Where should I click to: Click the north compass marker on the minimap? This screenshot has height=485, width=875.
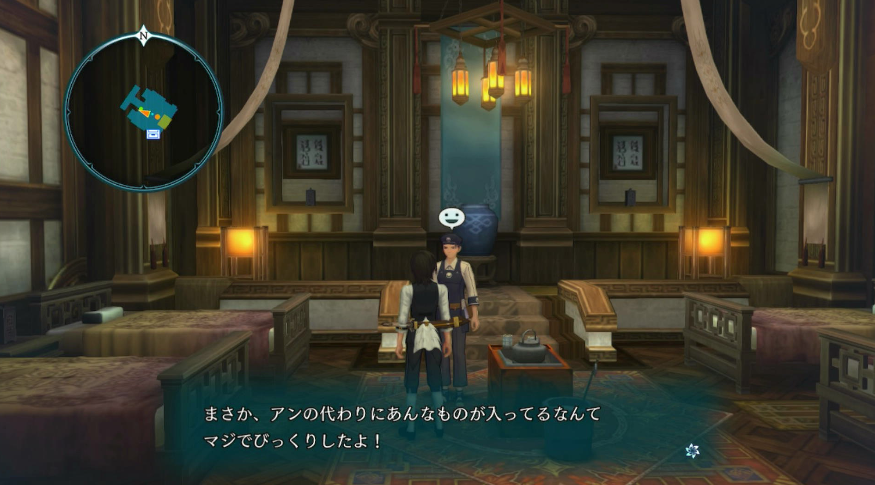(x=143, y=36)
